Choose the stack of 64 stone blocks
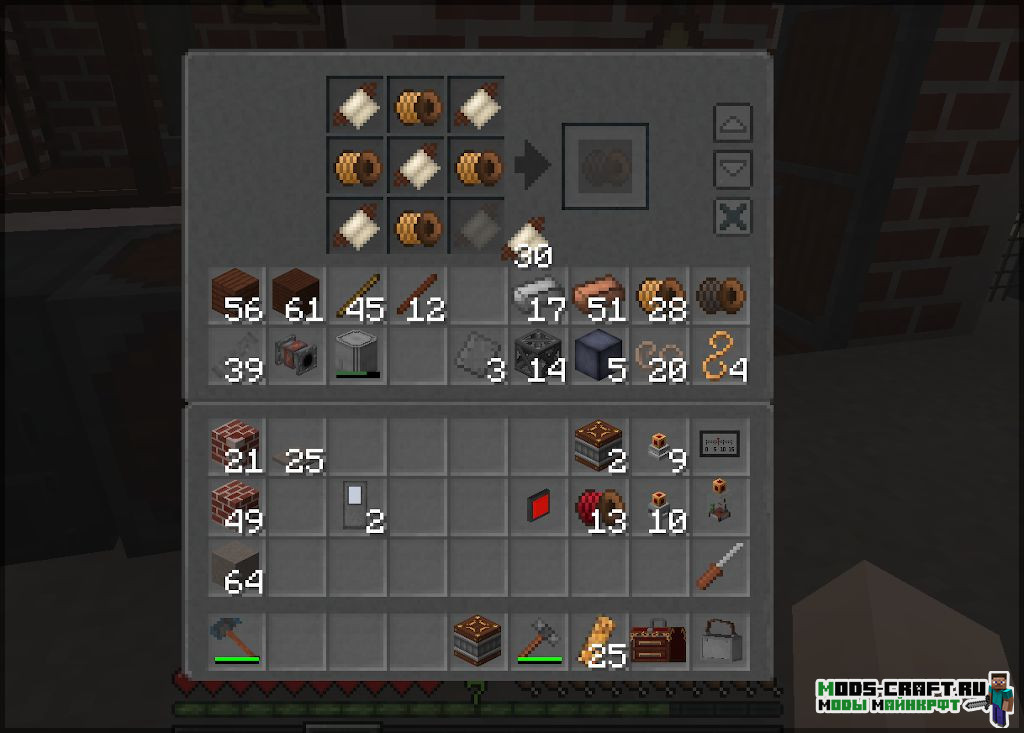 [236, 567]
